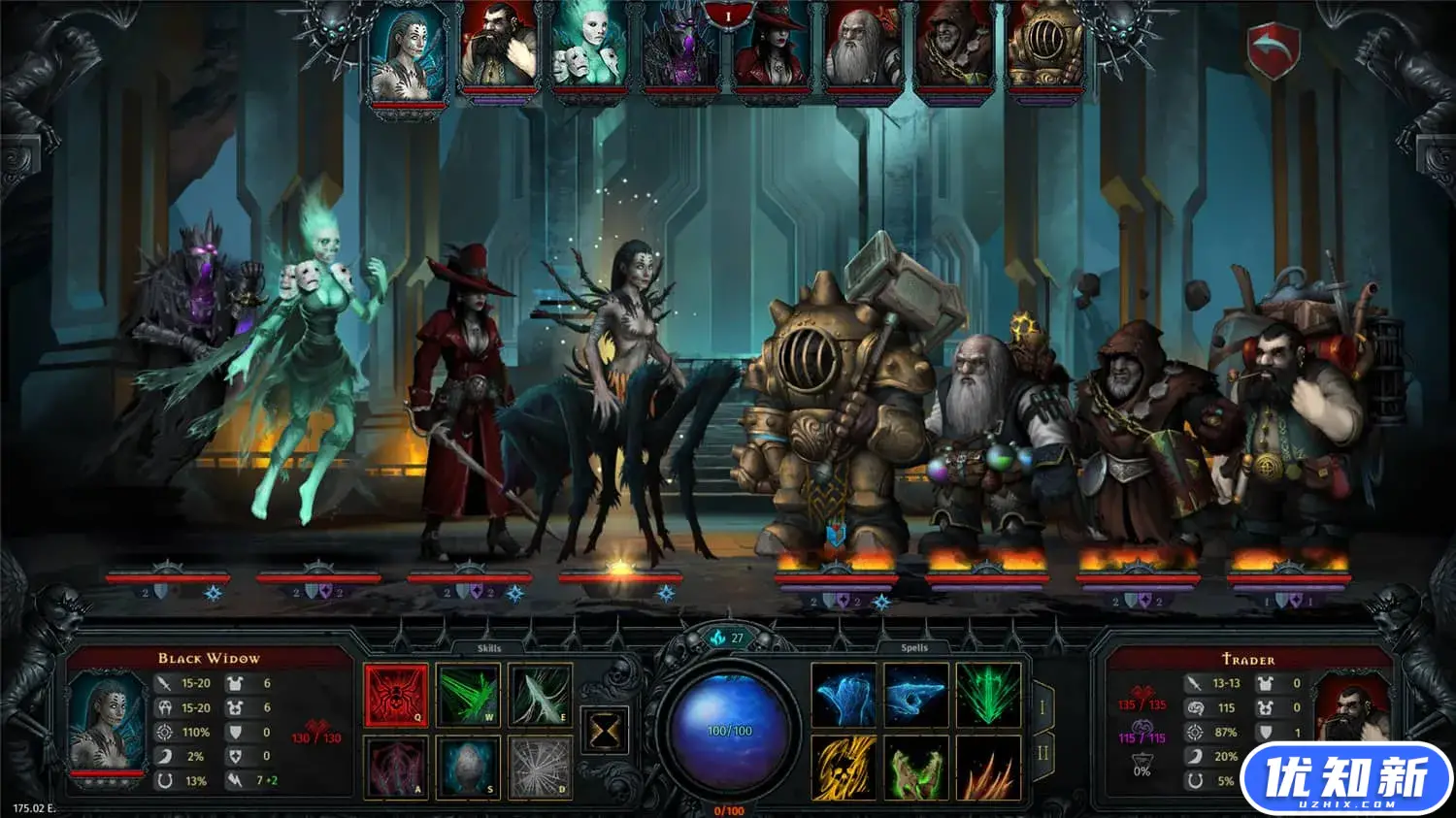Screen dimensions: 1456x818
Task: Select the white spike skill
Action: (x=540, y=695)
